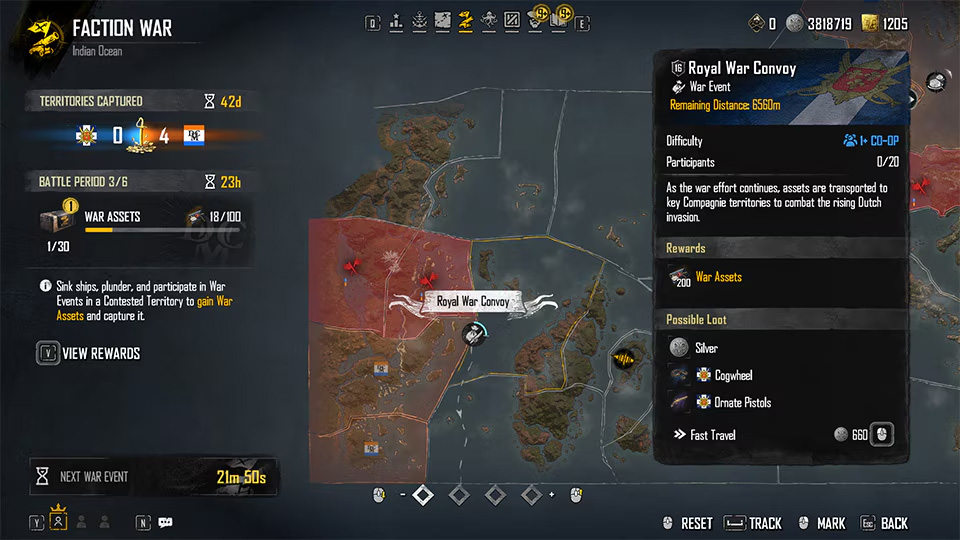Go back from the Faction War screen

click(884, 523)
